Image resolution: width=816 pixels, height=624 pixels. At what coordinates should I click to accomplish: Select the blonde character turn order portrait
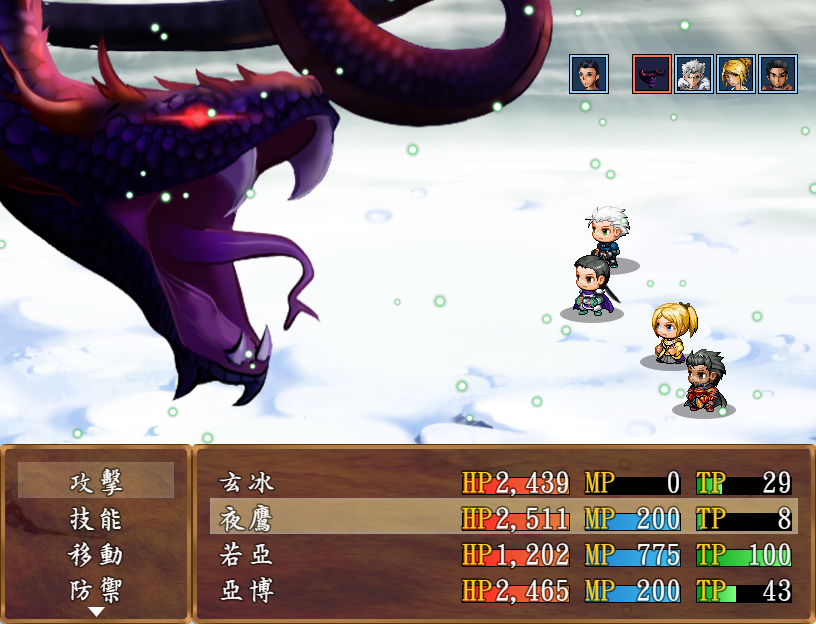(x=735, y=74)
